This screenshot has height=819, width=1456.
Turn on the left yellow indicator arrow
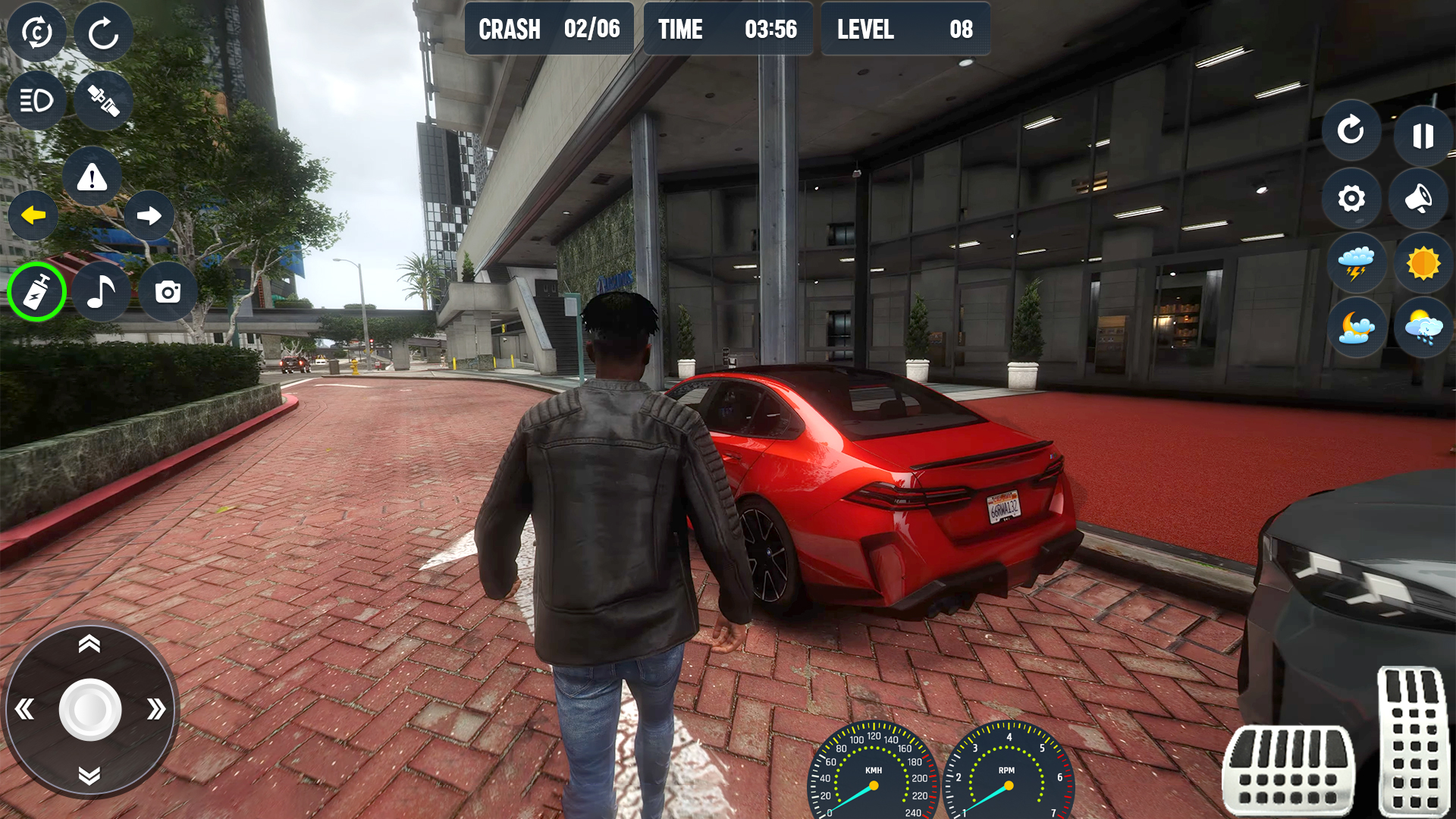(x=33, y=216)
